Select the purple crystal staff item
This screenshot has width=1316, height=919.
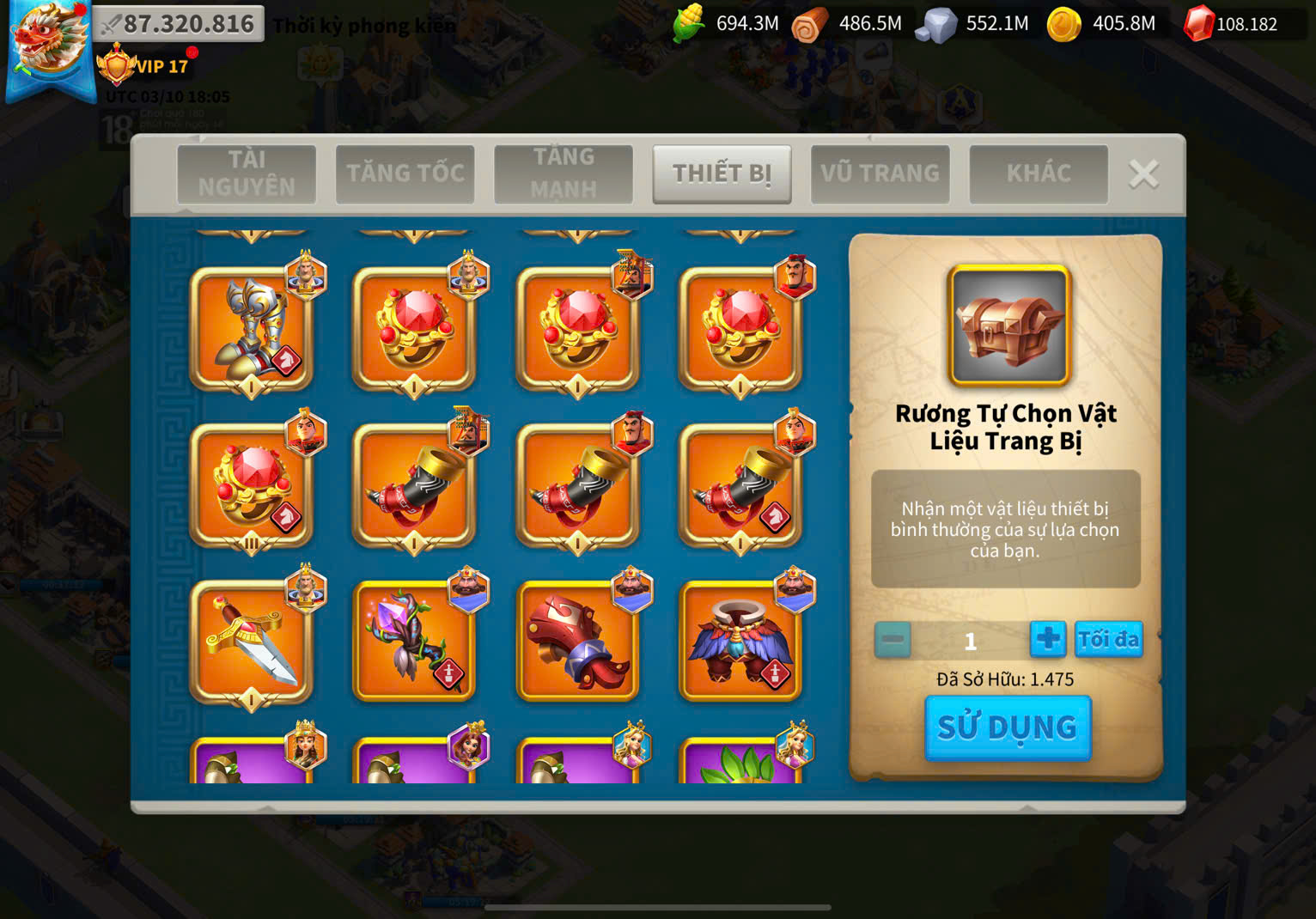coord(414,641)
